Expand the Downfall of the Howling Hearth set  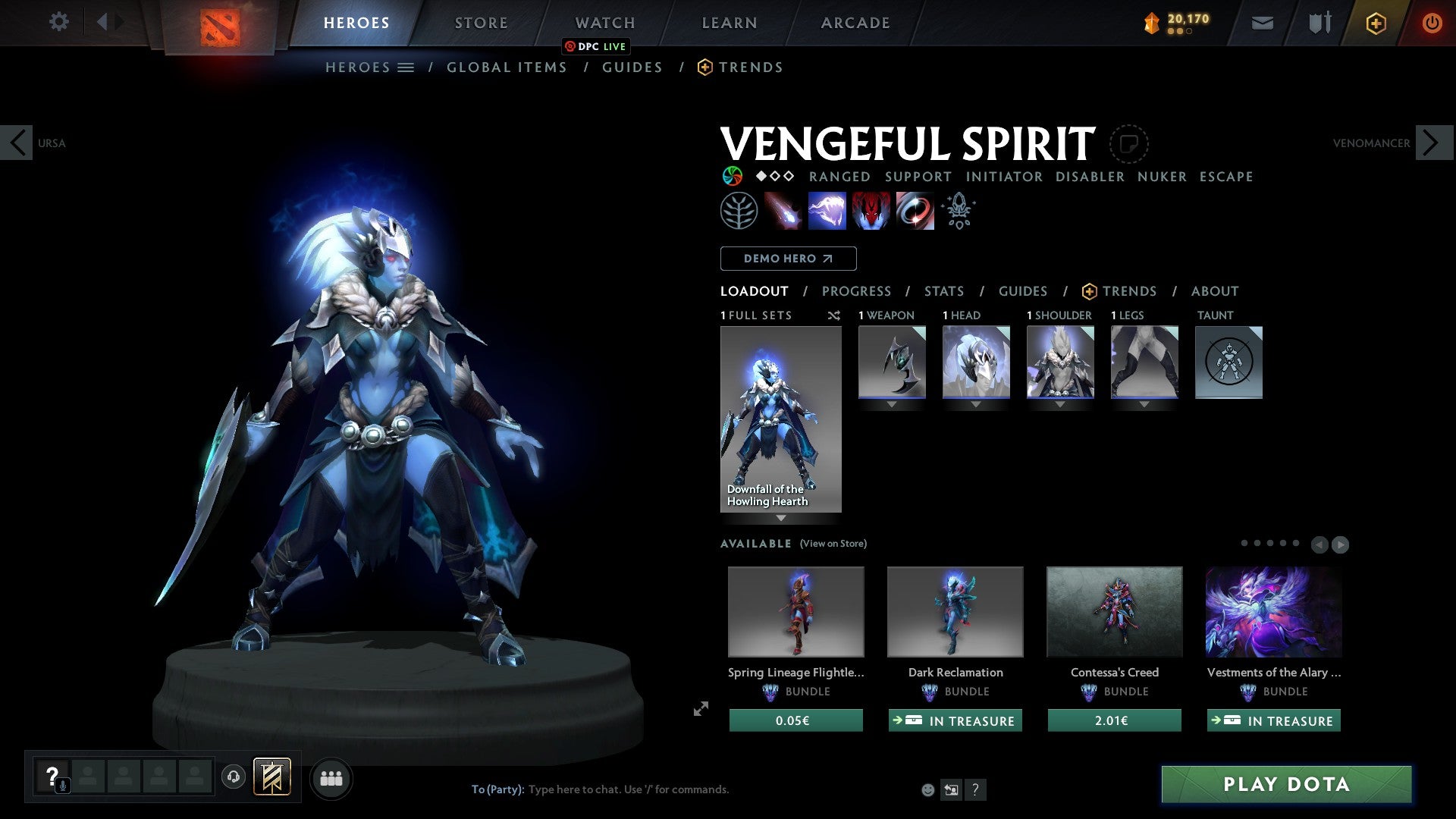(781, 518)
